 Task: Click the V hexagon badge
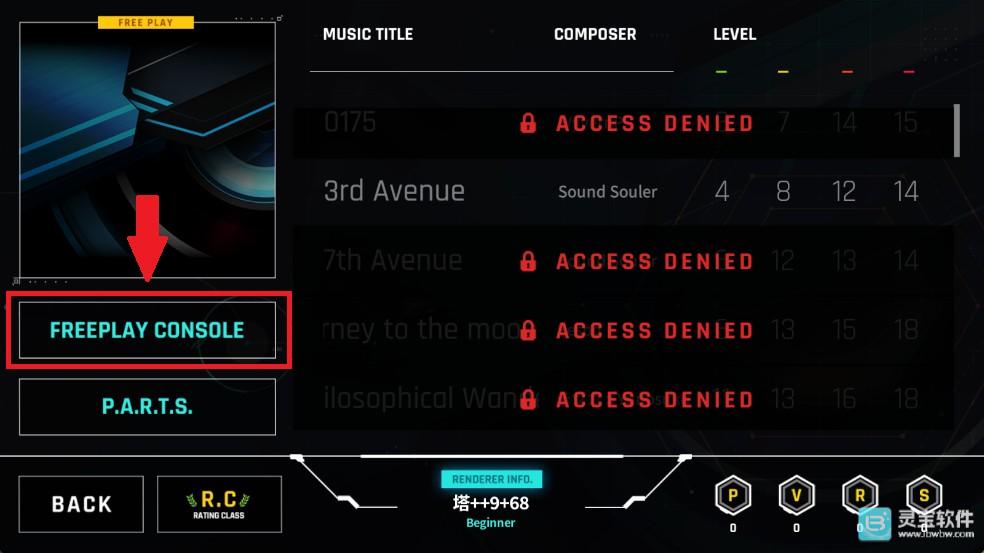click(x=796, y=496)
